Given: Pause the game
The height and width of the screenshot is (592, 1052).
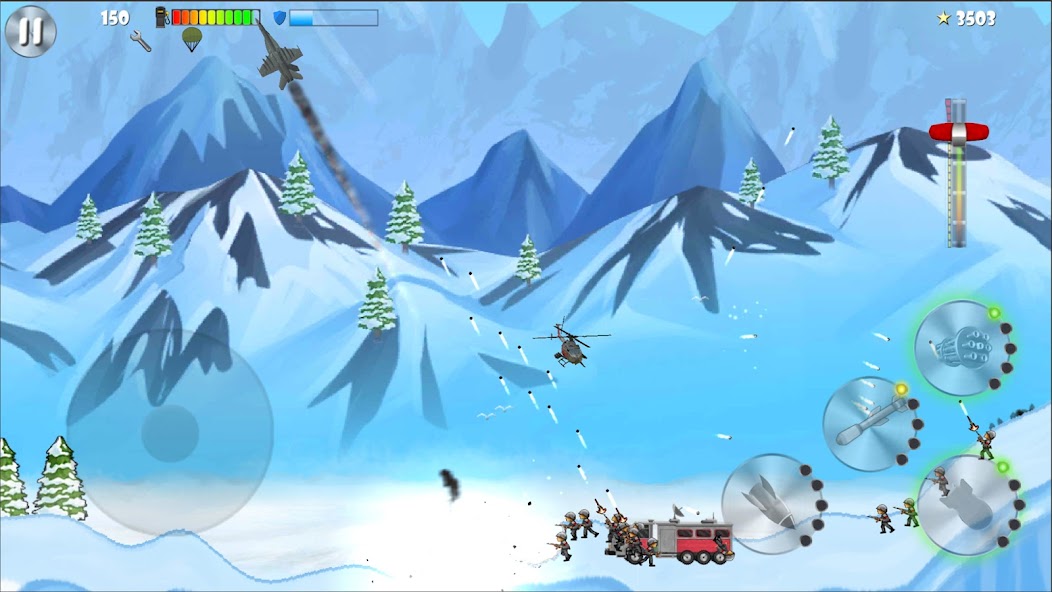Looking at the screenshot, I should pos(30,31).
